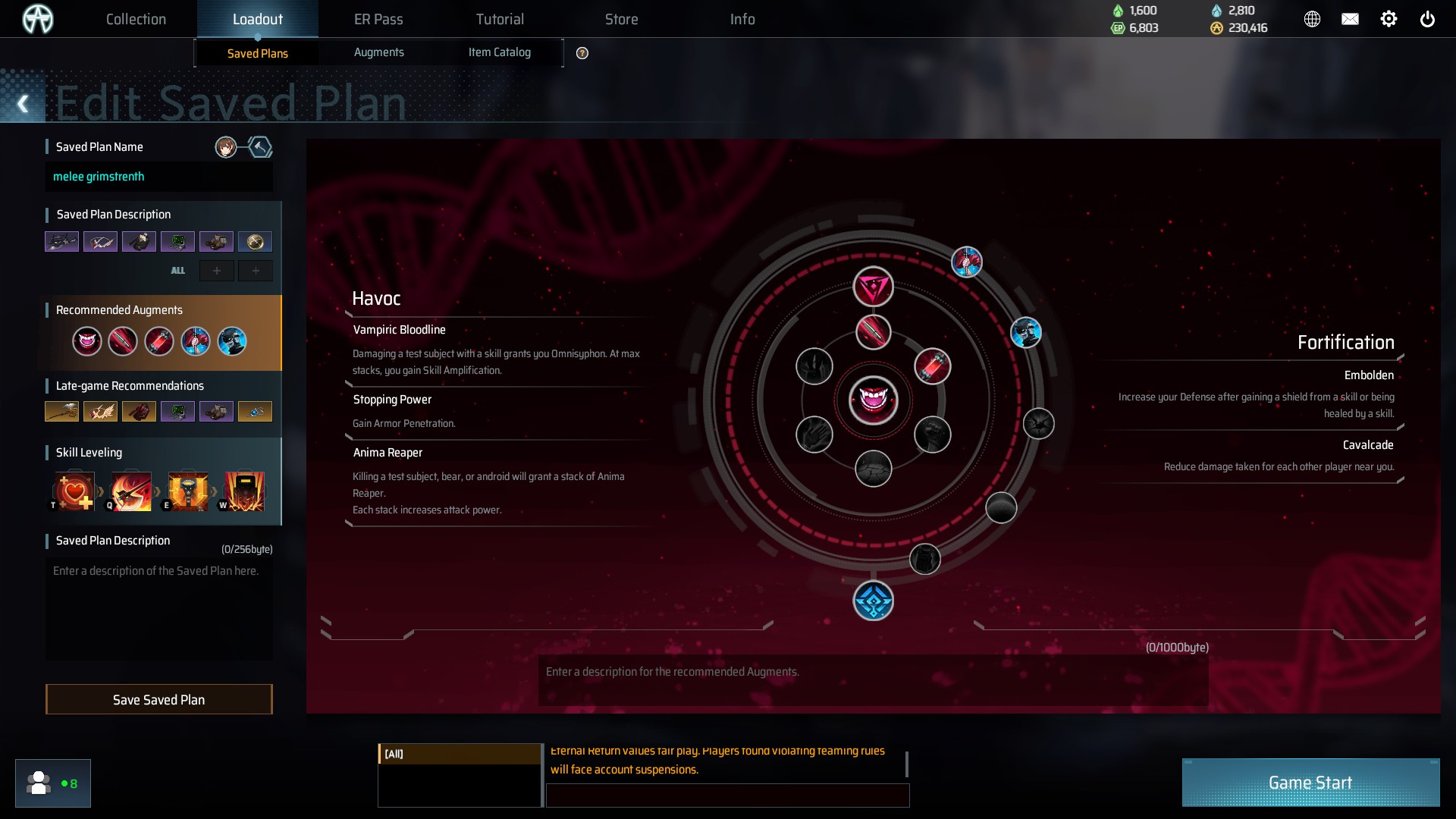Select the Vampiric Bloodline center augment node
Screen dimensions: 1456x819
click(x=873, y=400)
